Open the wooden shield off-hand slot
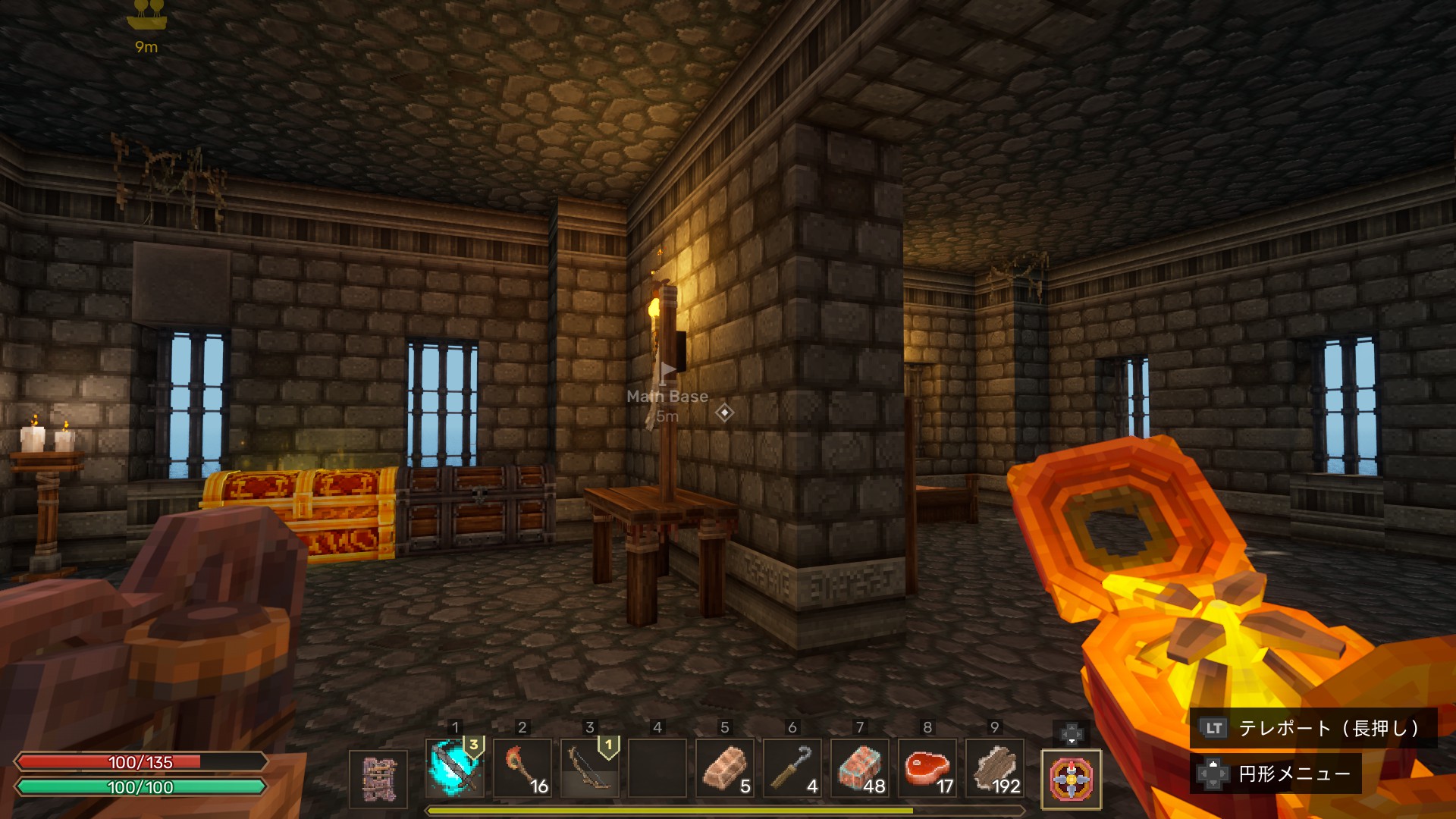Image resolution: width=1456 pixels, height=819 pixels. (x=378, y=779)
